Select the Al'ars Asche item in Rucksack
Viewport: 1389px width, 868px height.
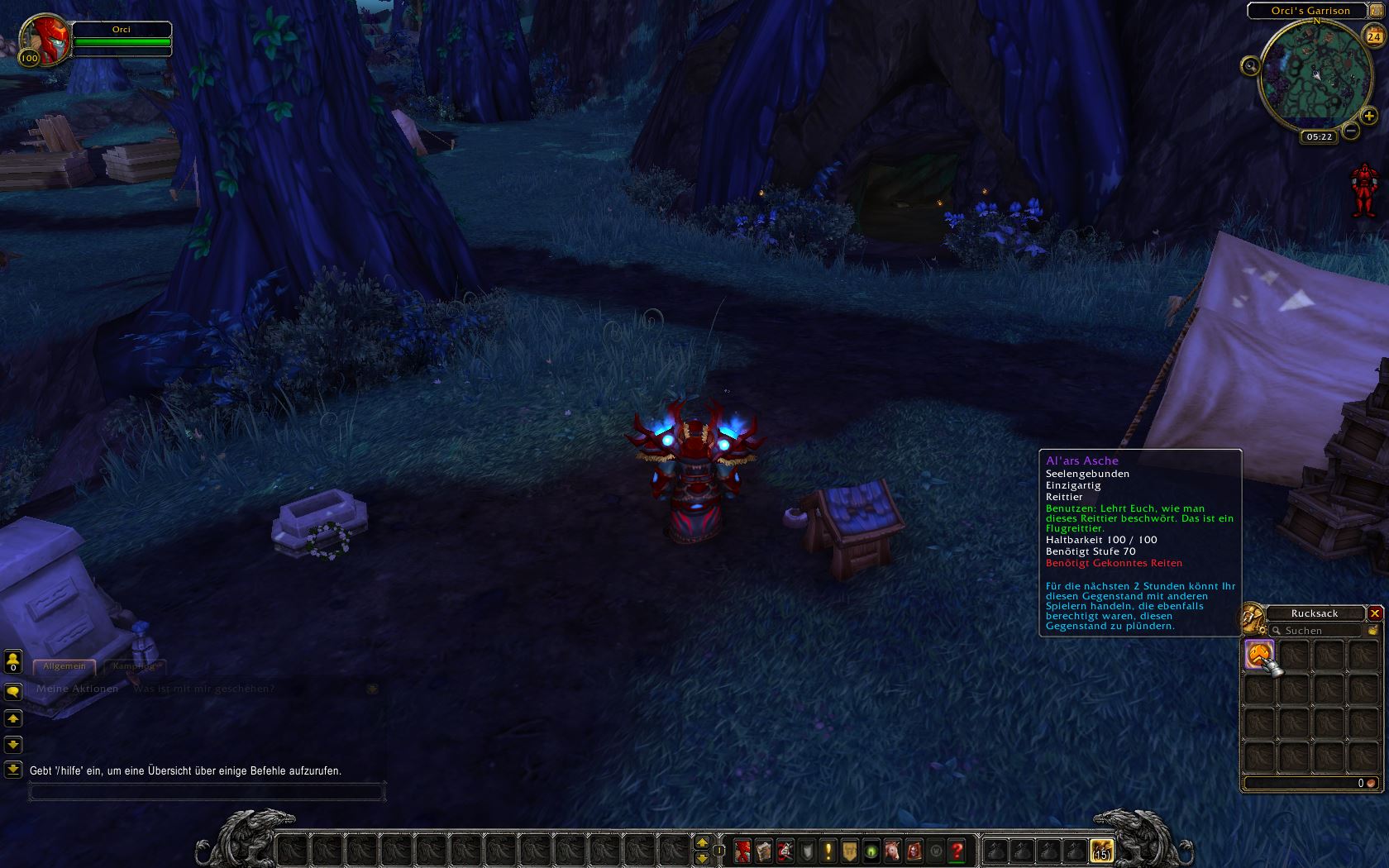(1259, 654)
